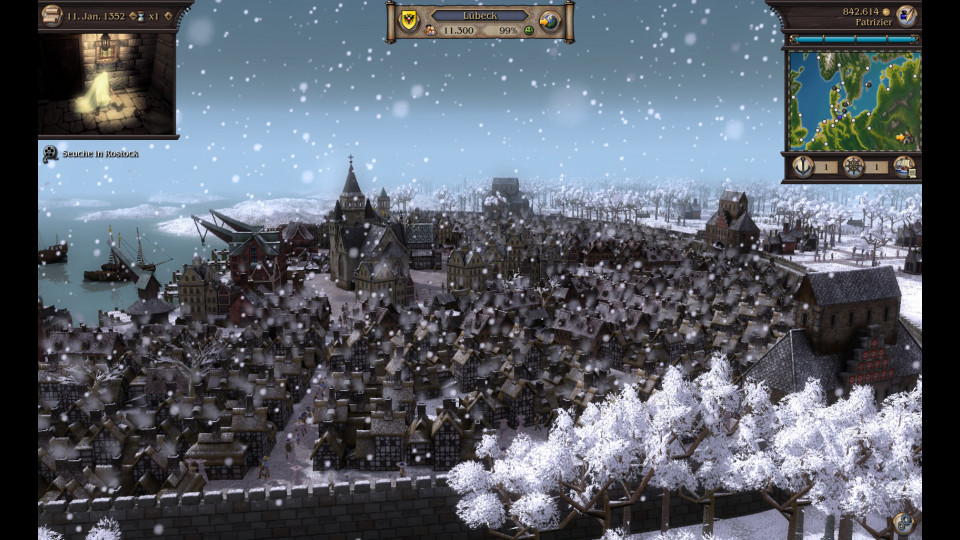Click the Lübeck coat of arms shield
The image size is (960, 540).
(407, 20)
